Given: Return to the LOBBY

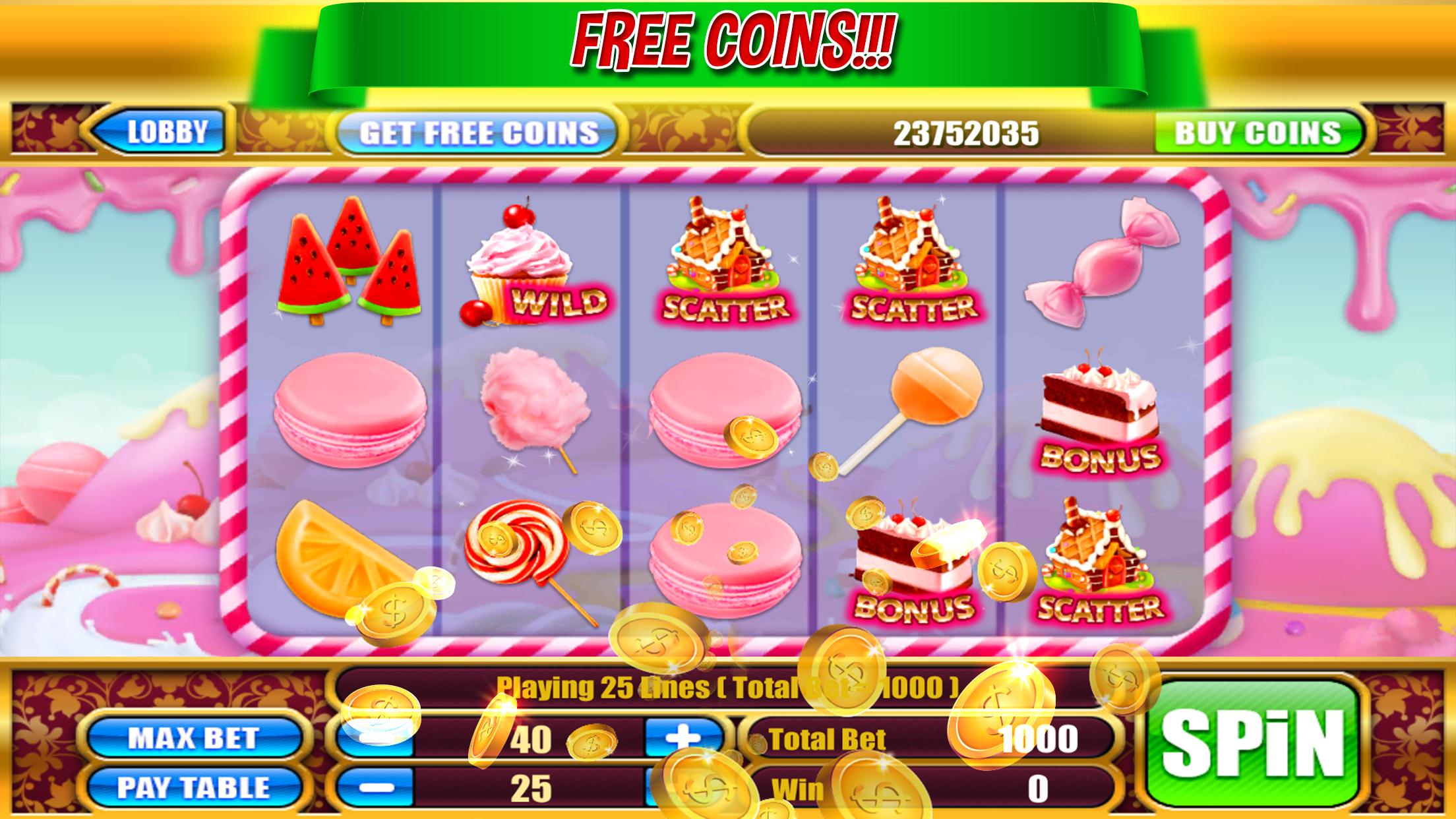Looking at the screenshot, I should point(167,133).
